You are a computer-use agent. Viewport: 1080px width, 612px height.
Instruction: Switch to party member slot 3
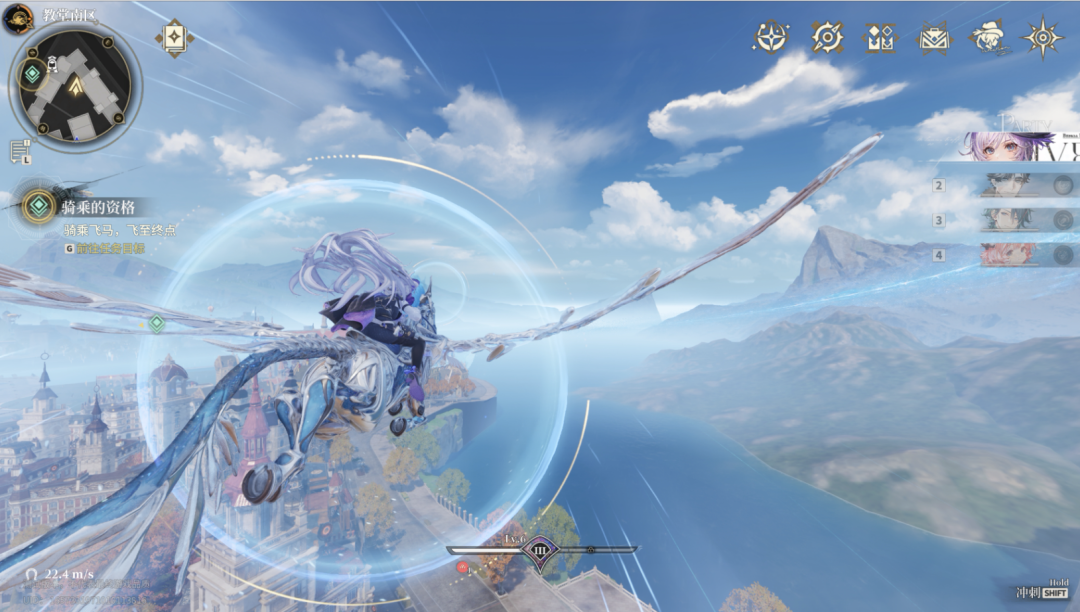(x=1012, y=220)
